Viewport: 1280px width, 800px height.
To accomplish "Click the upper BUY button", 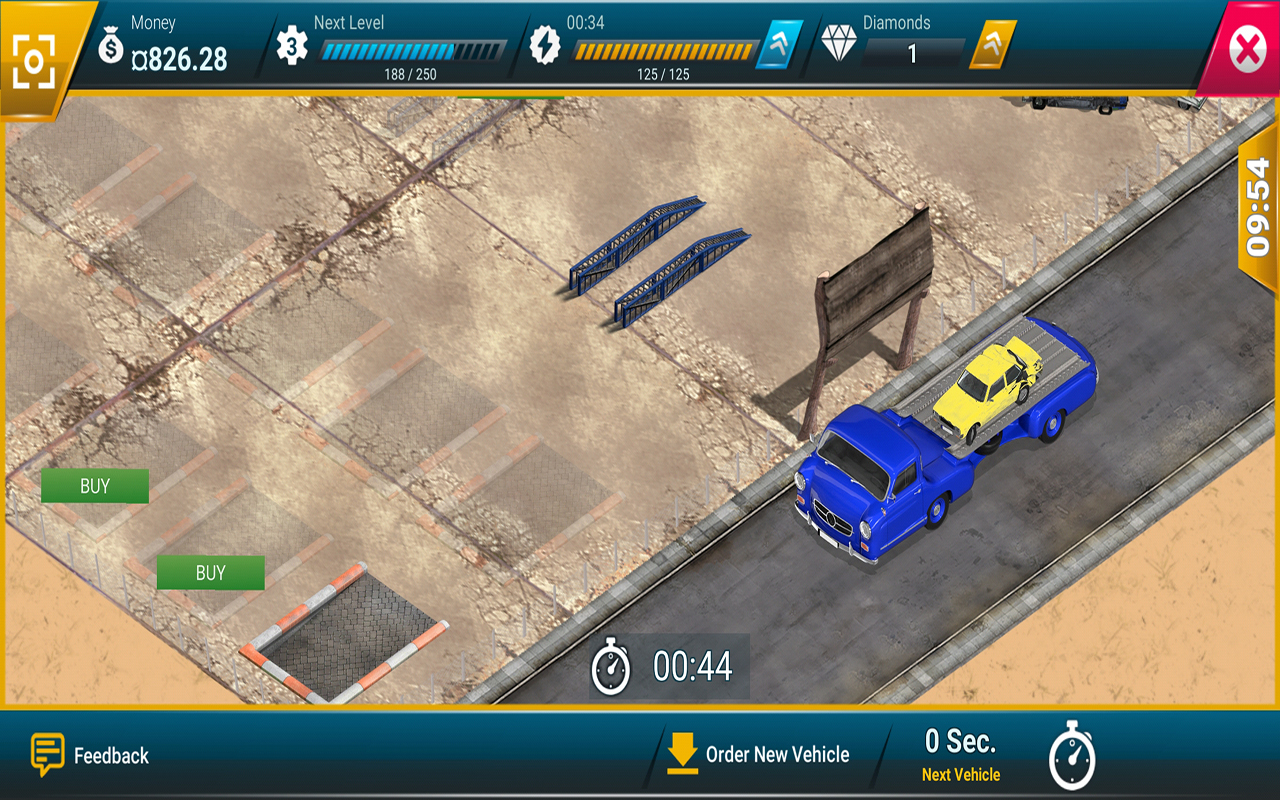I will click(94, 486).
